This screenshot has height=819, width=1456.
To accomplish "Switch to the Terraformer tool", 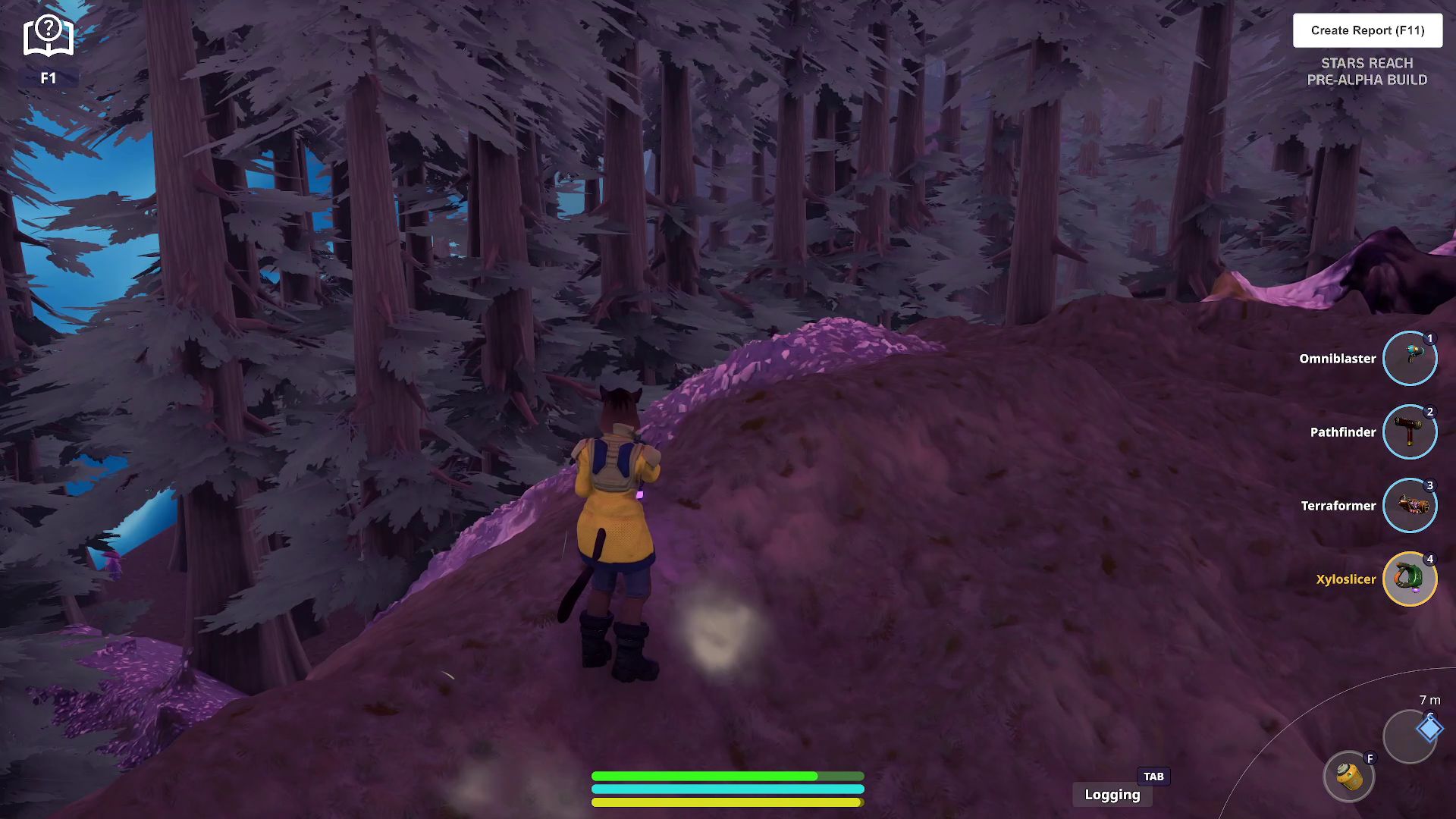I will (x=1409, y=505).
